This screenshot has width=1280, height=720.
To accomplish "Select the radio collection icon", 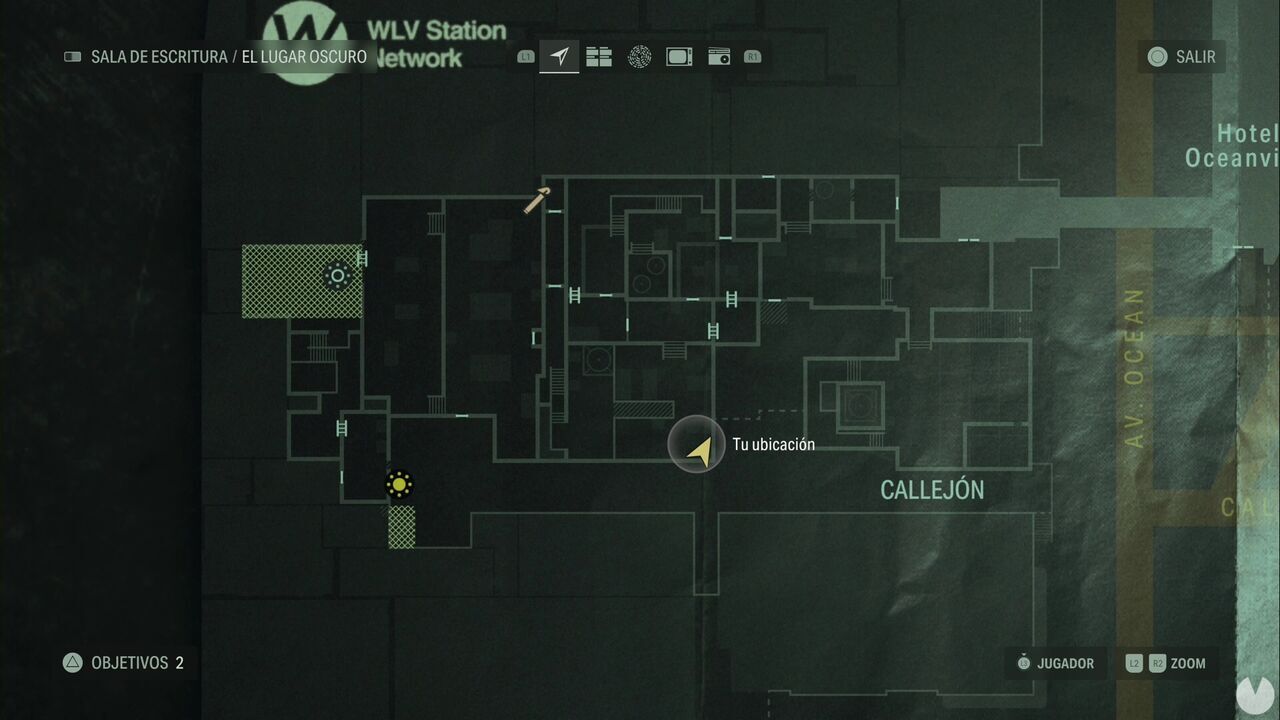I will (x=720, y=57).
